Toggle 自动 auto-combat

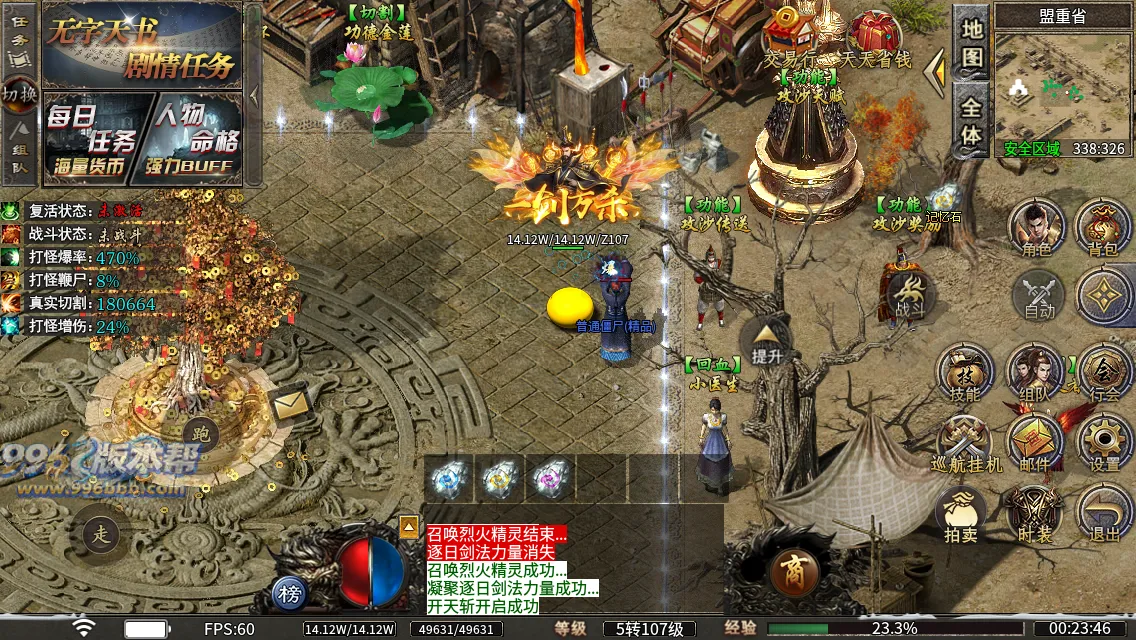click(x=1039, y=296)
